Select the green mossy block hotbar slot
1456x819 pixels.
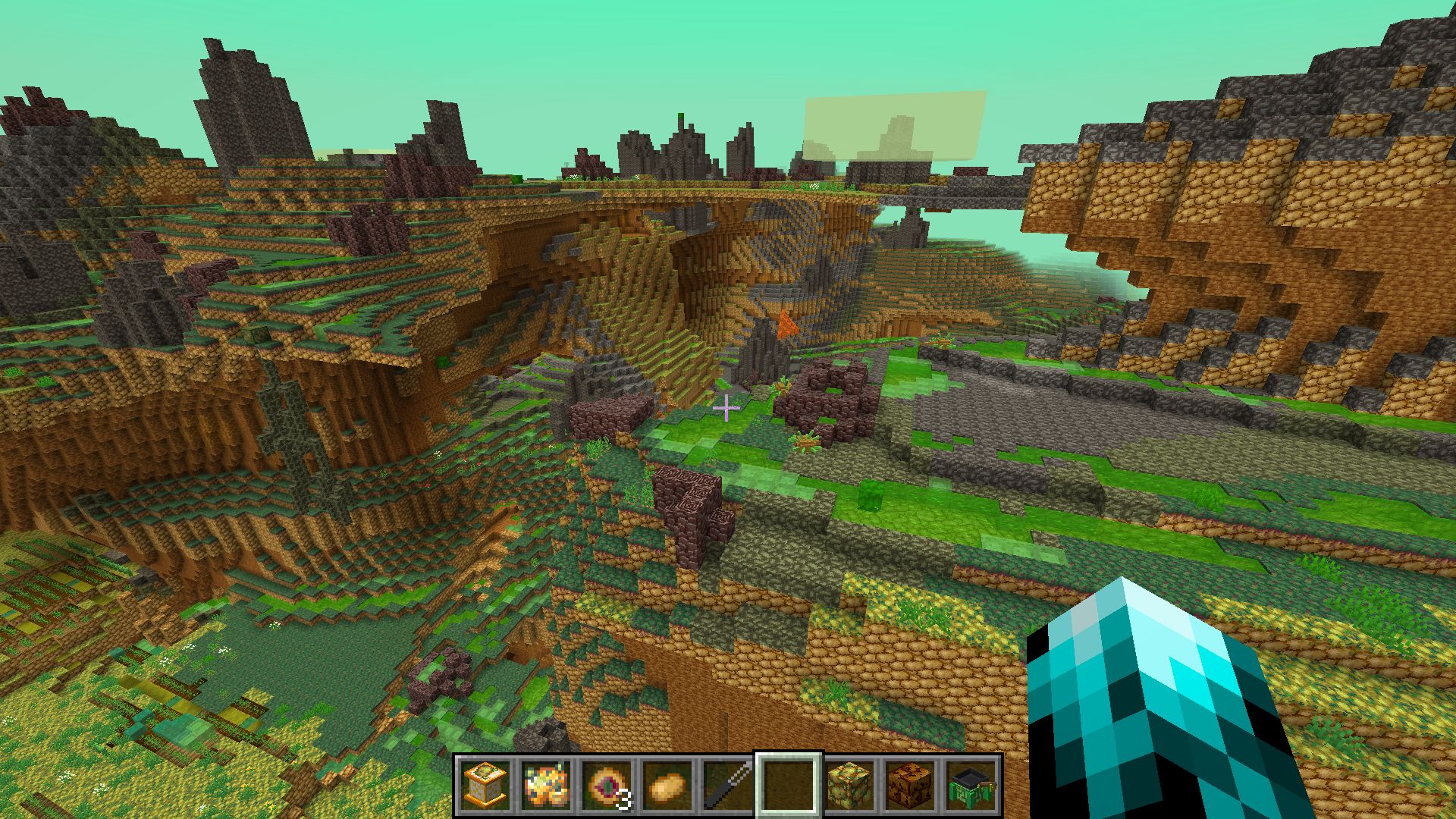[x=849, y=784]
